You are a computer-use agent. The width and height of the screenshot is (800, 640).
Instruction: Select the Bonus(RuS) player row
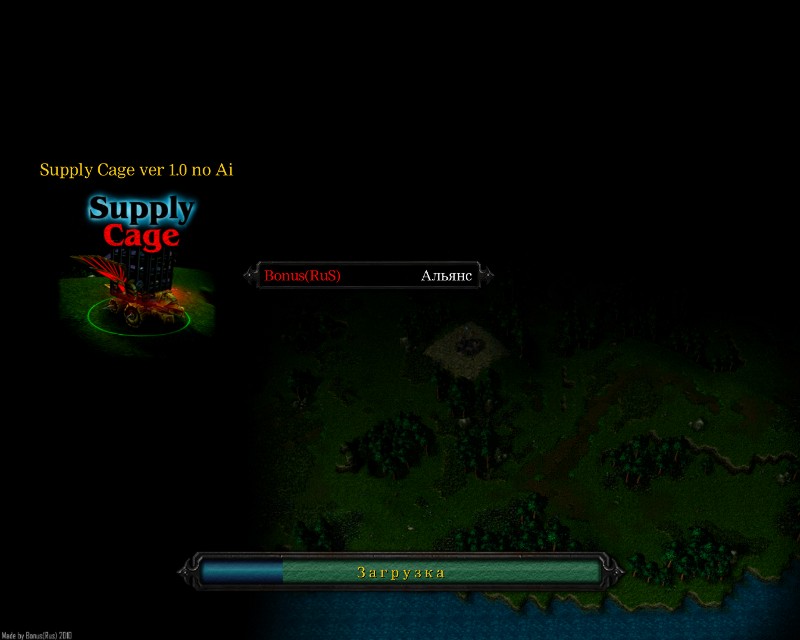point(361,275)
